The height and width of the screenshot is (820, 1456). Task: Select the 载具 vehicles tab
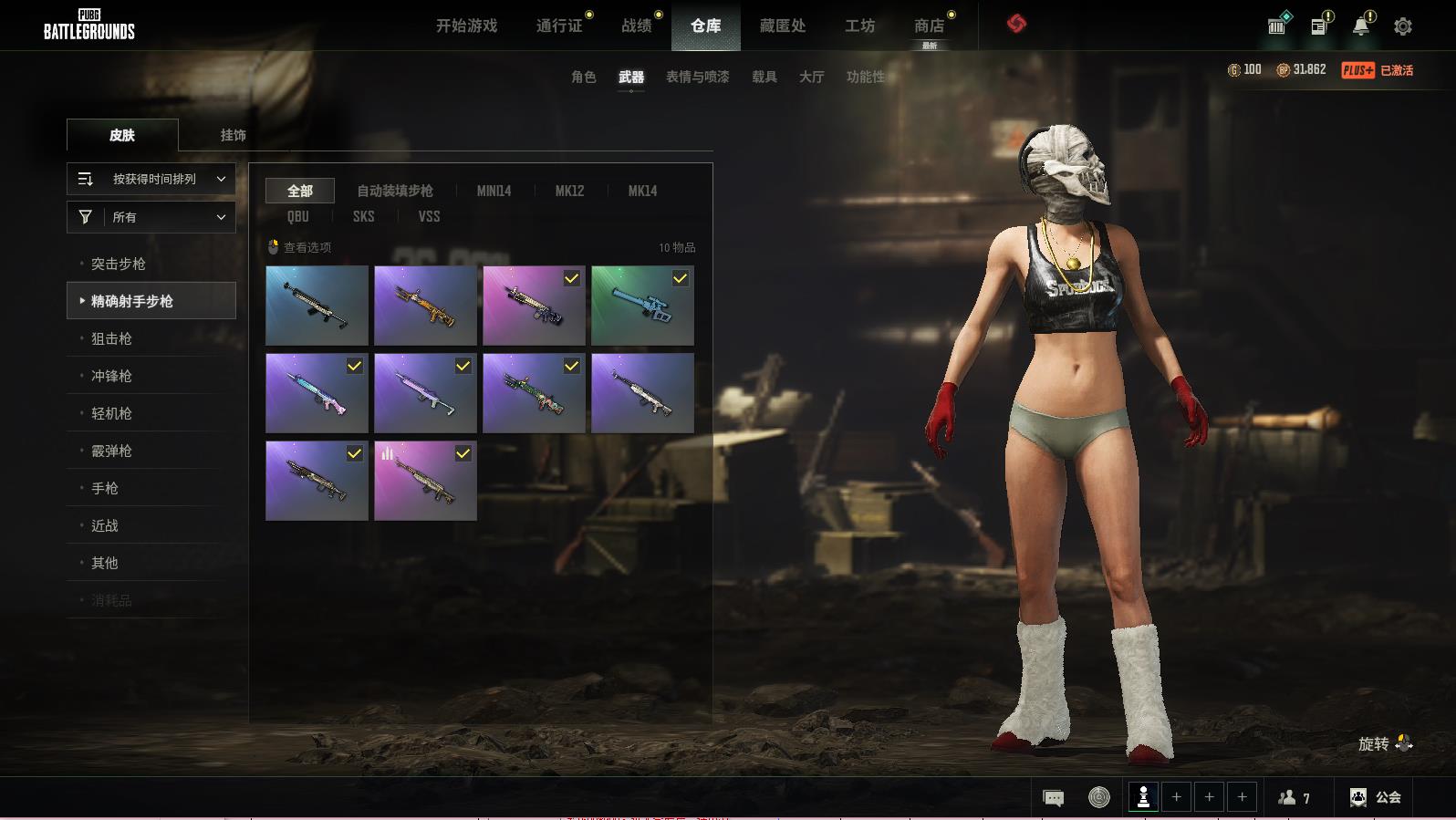(764, 77)
